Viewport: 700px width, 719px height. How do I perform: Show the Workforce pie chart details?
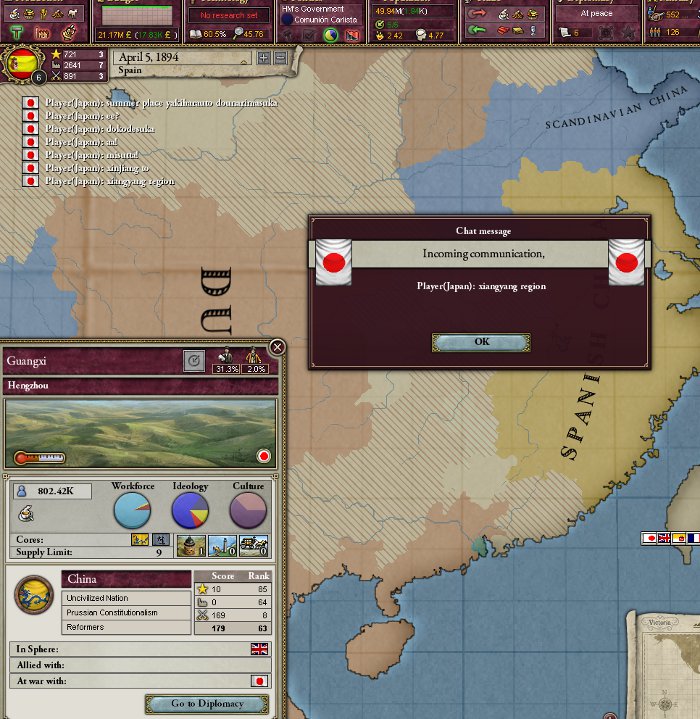click(132, 510)
